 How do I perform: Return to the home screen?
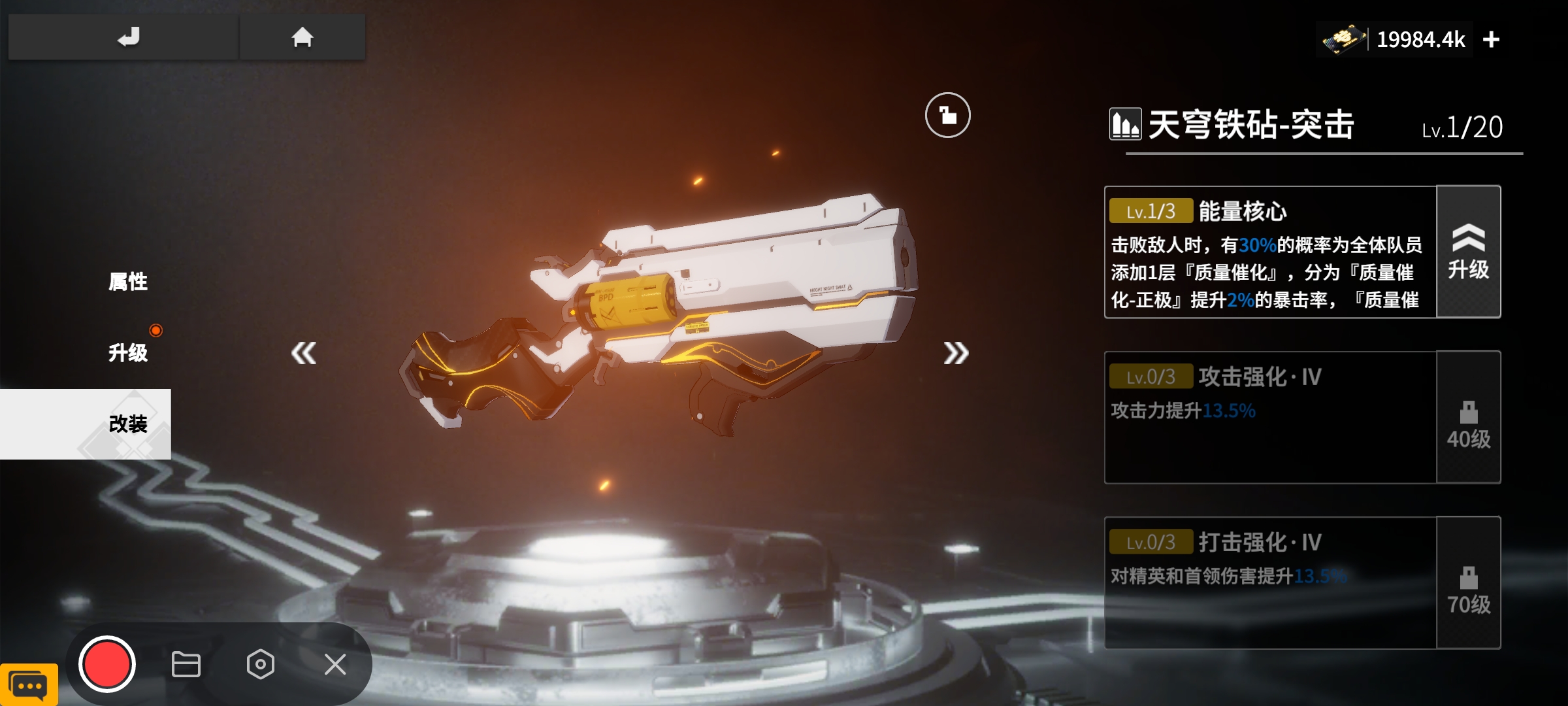(x=302, y=37)
